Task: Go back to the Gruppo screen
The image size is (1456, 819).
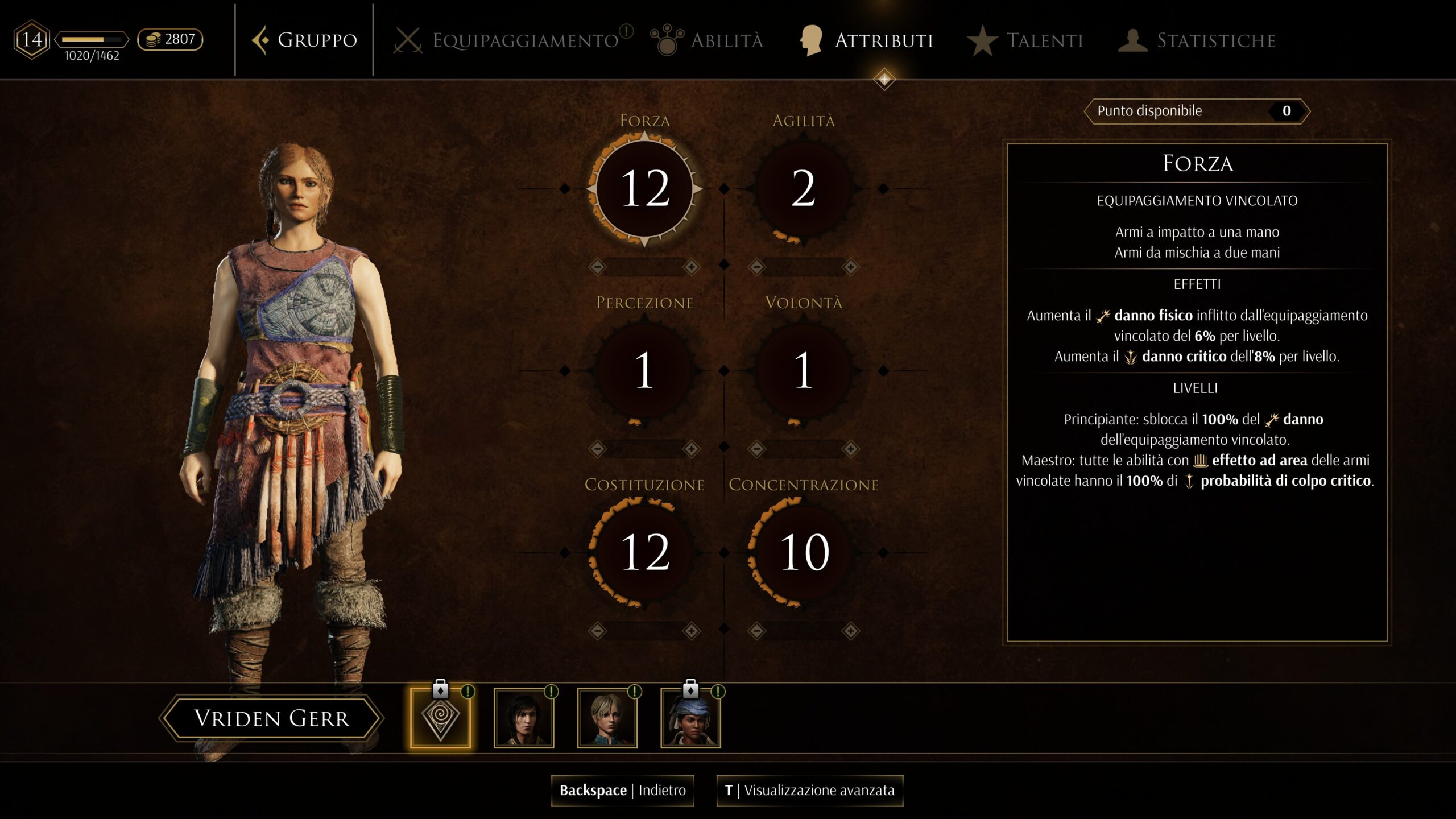Action: click(305, 40)
